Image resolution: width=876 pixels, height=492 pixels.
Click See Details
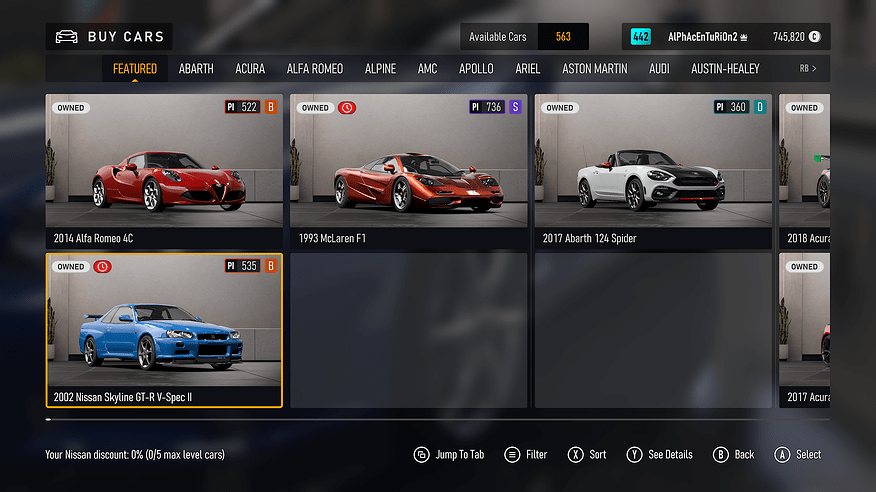(x=660, y=455)
